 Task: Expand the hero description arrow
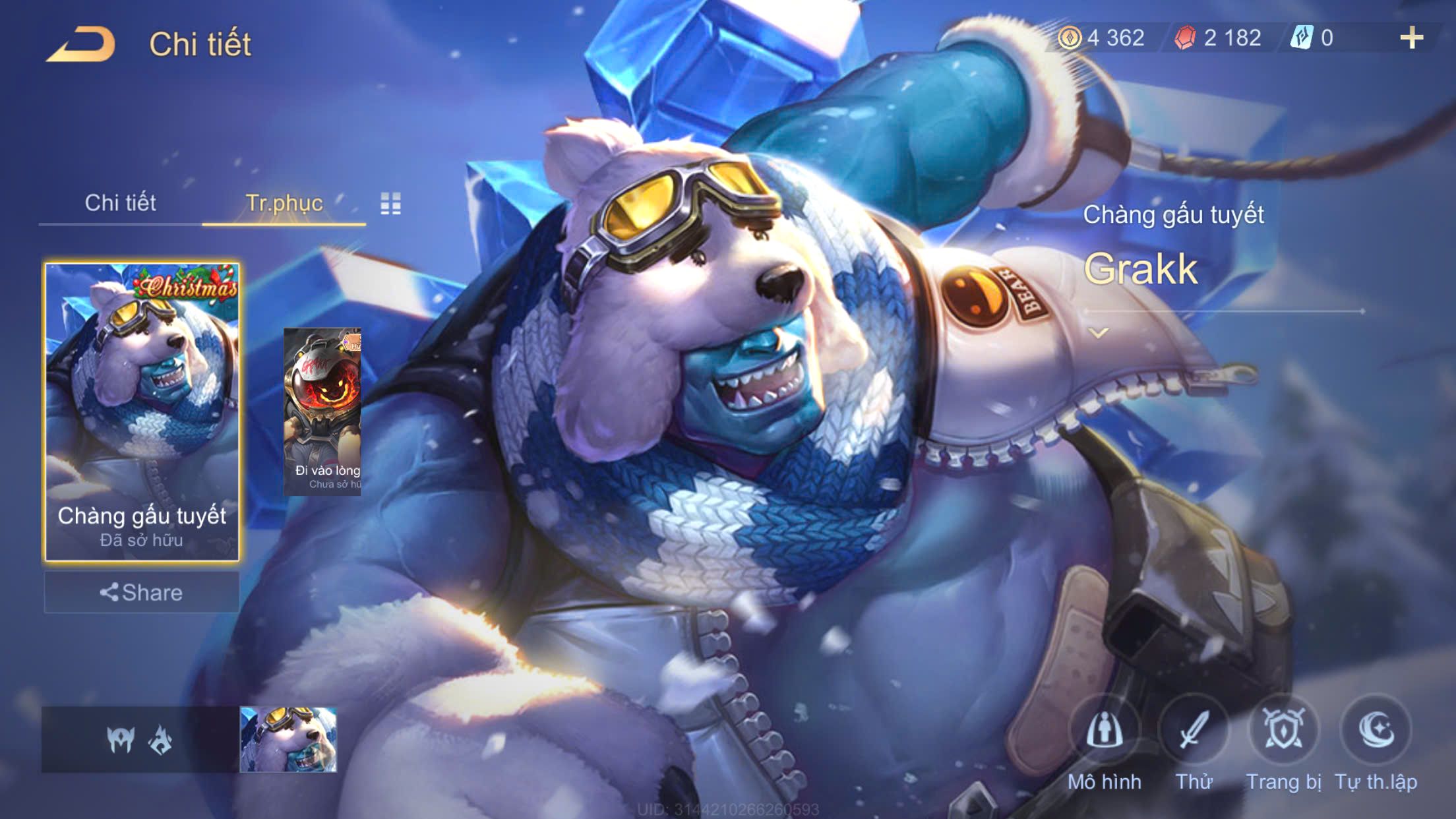coord(1098,333)
